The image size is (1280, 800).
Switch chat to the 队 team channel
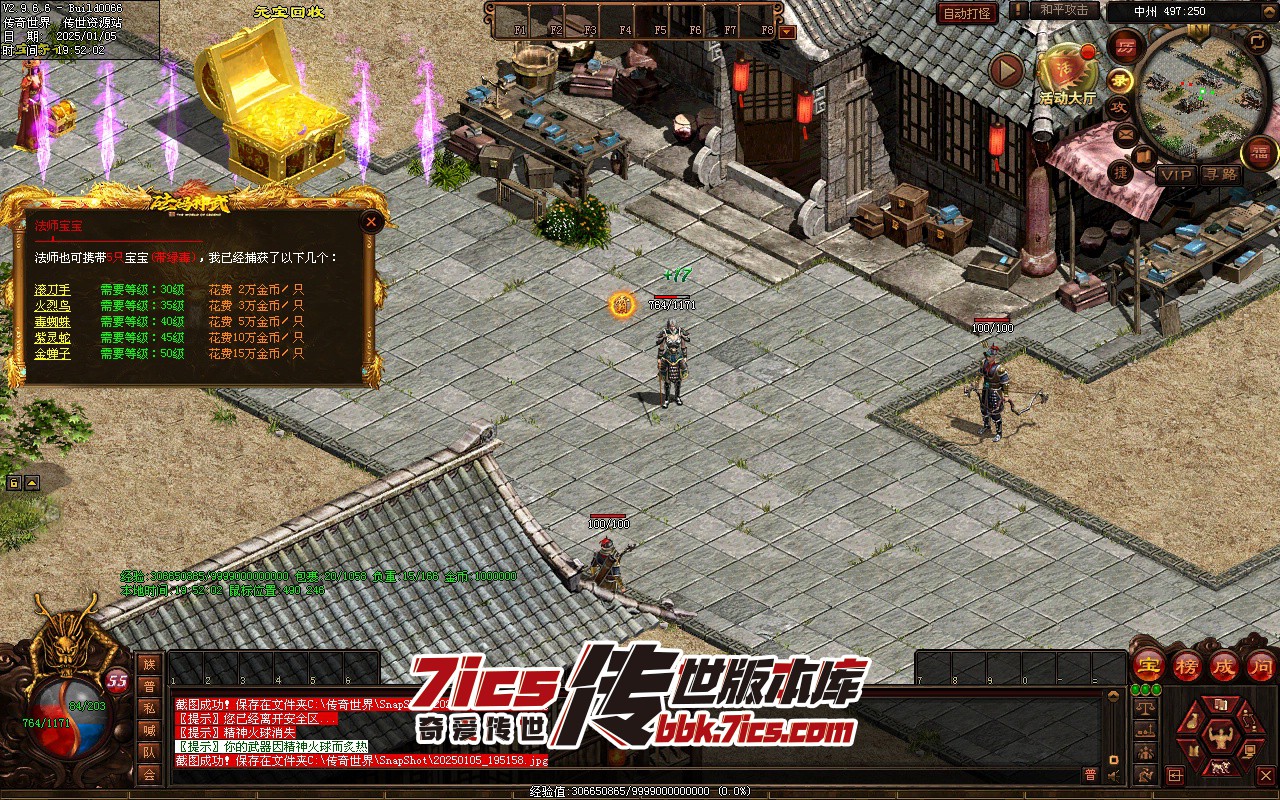149,752
